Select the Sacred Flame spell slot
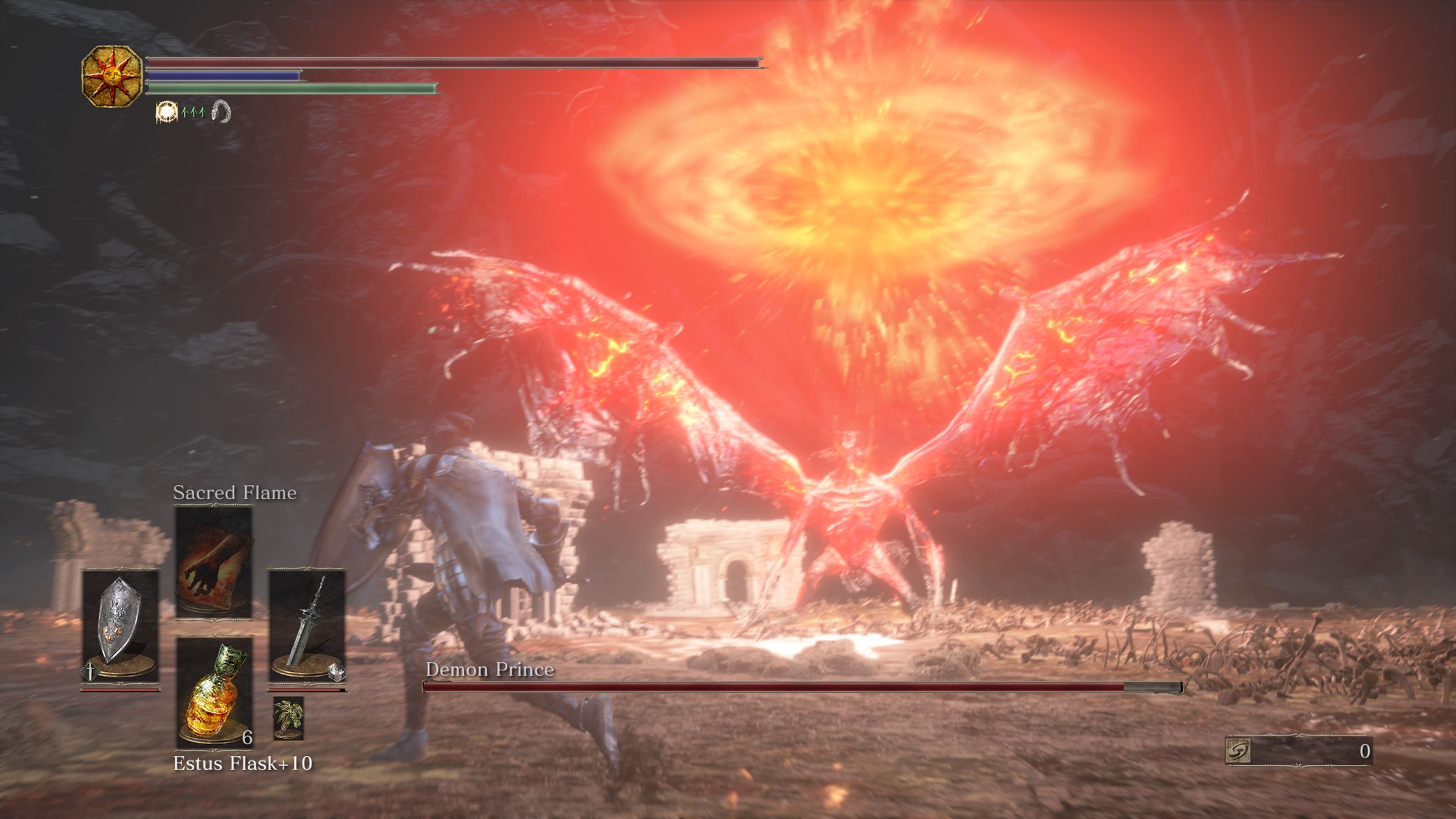 point(213,562)
